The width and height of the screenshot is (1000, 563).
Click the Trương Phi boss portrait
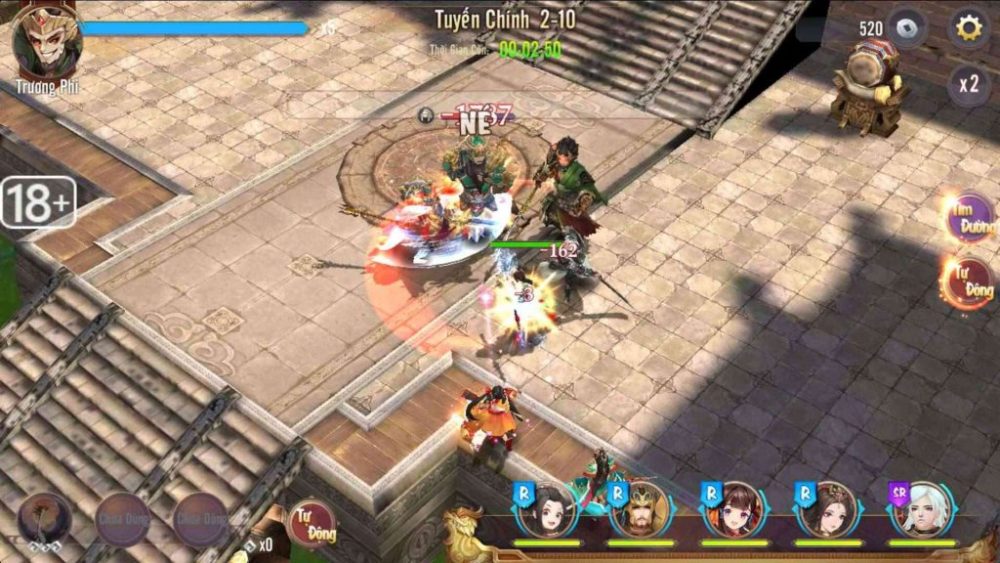click(45, 42)
